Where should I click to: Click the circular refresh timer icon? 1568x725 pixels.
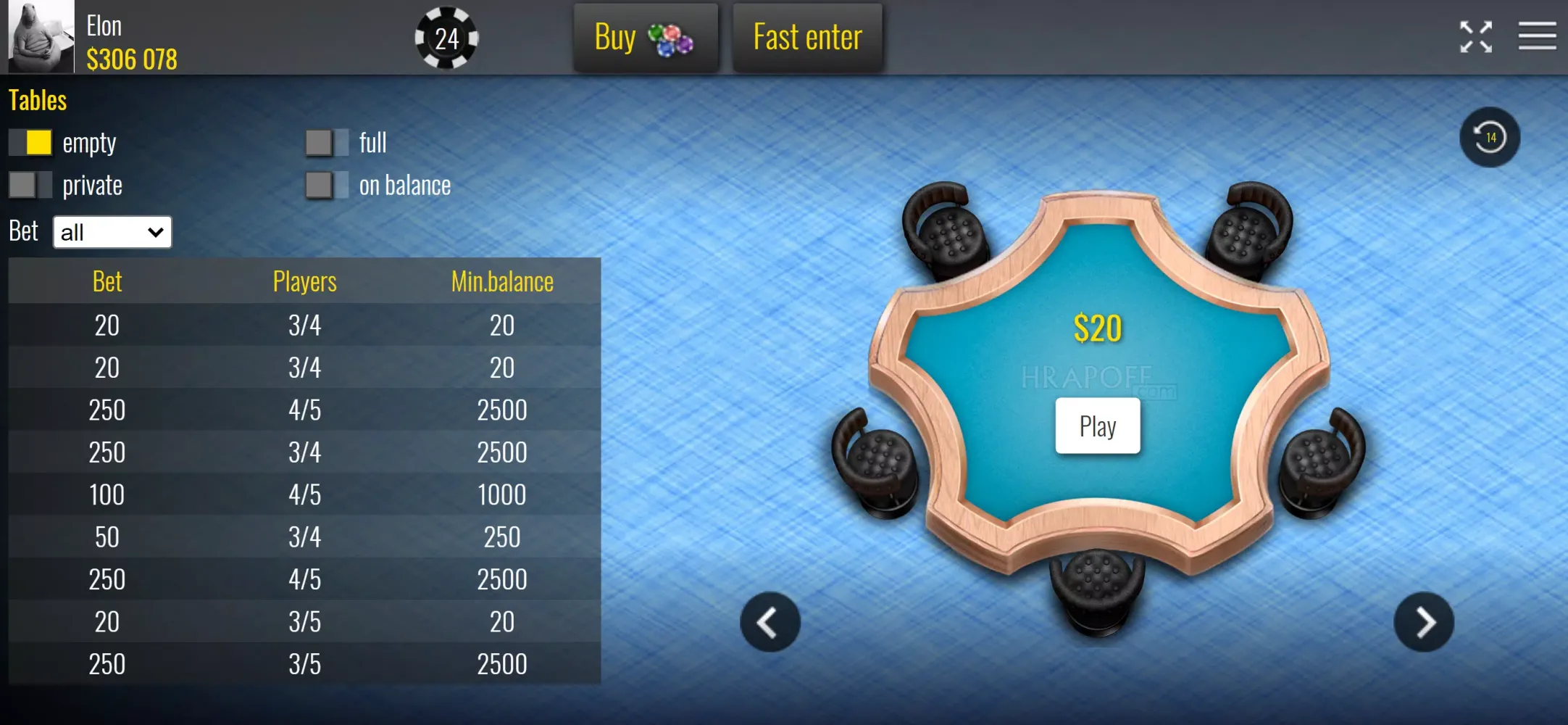[x=1490, y=137]
